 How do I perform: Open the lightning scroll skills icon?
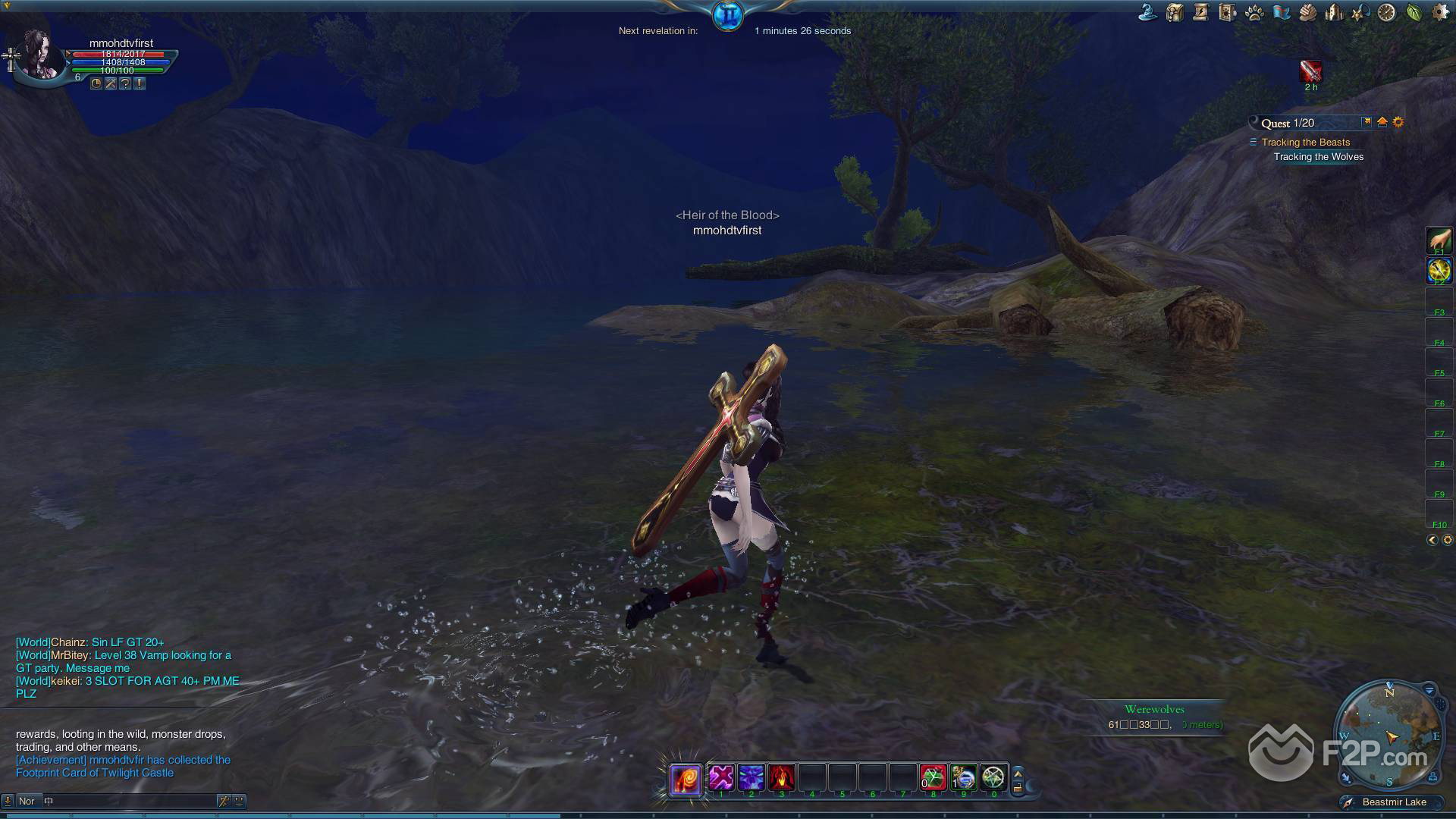pyautogui.click(x=1200, y=12)
